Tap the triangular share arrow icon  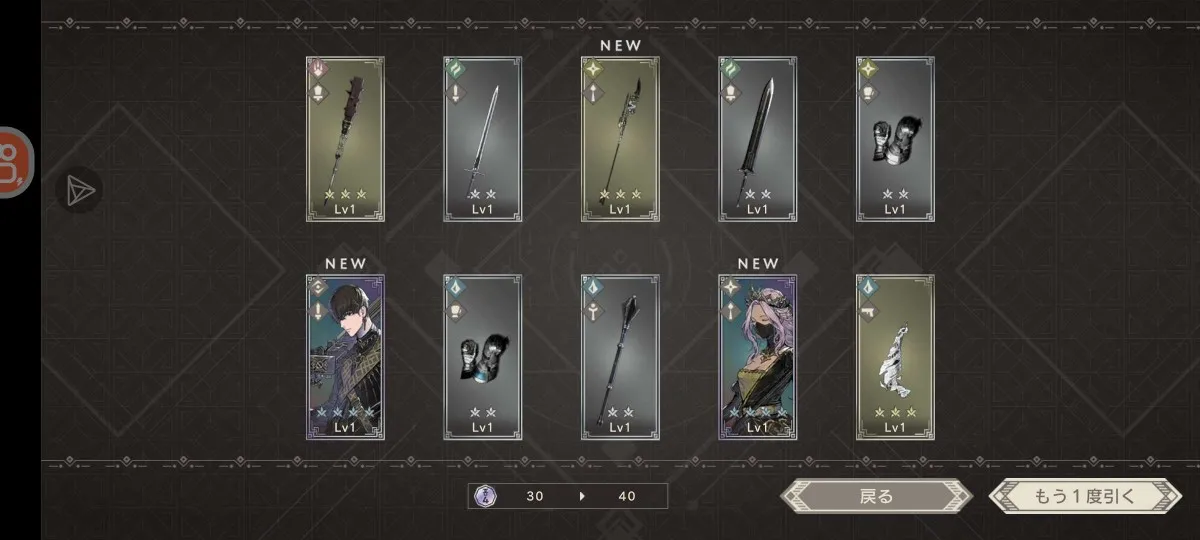click(x=79, y=190)
